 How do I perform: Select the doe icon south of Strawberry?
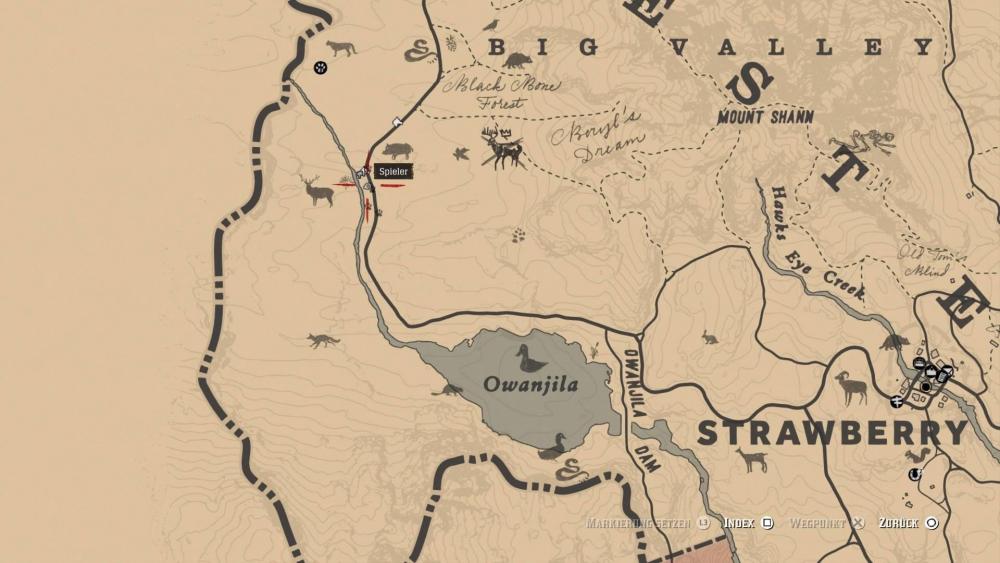tap(751, 460)
